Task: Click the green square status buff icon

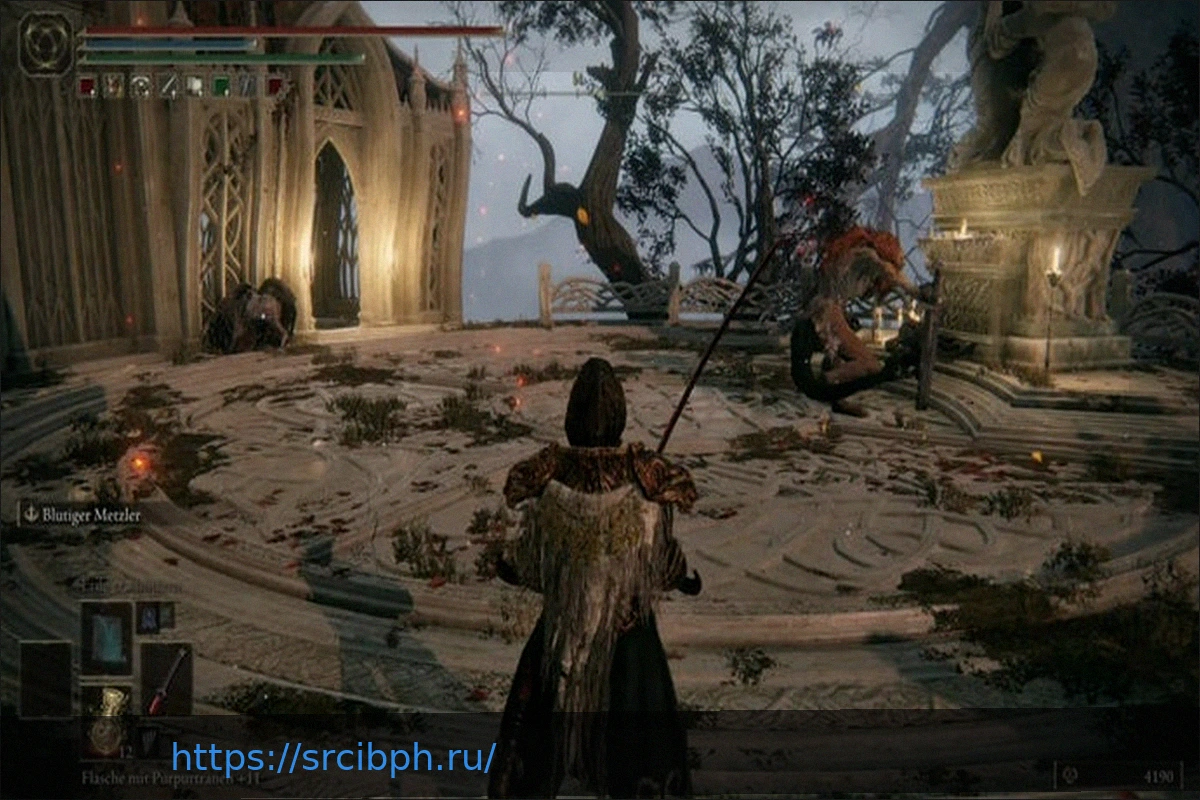Action: [x=221, y=87]
